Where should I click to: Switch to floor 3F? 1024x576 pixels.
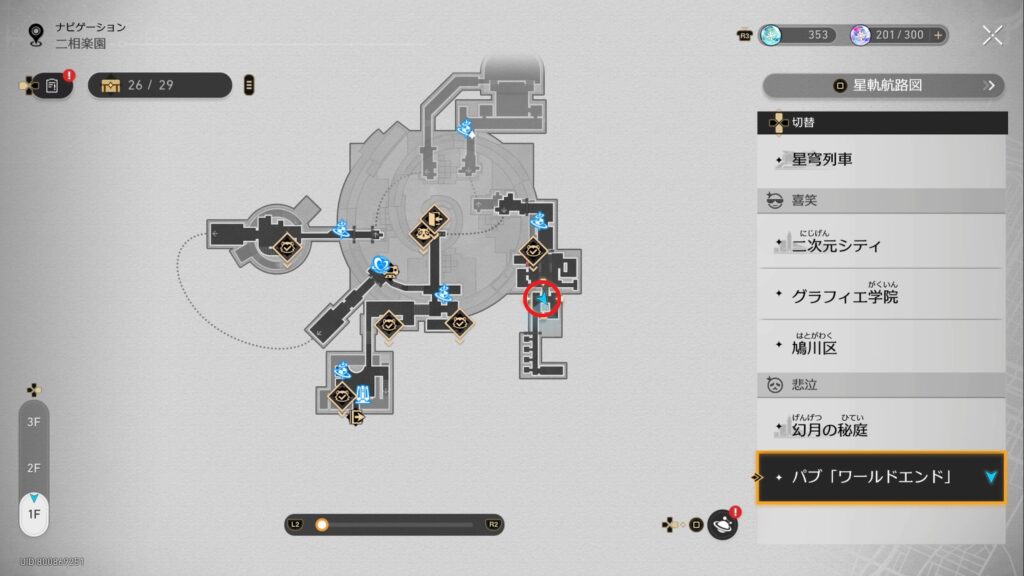pyautogui.click(x=33, y=423)
